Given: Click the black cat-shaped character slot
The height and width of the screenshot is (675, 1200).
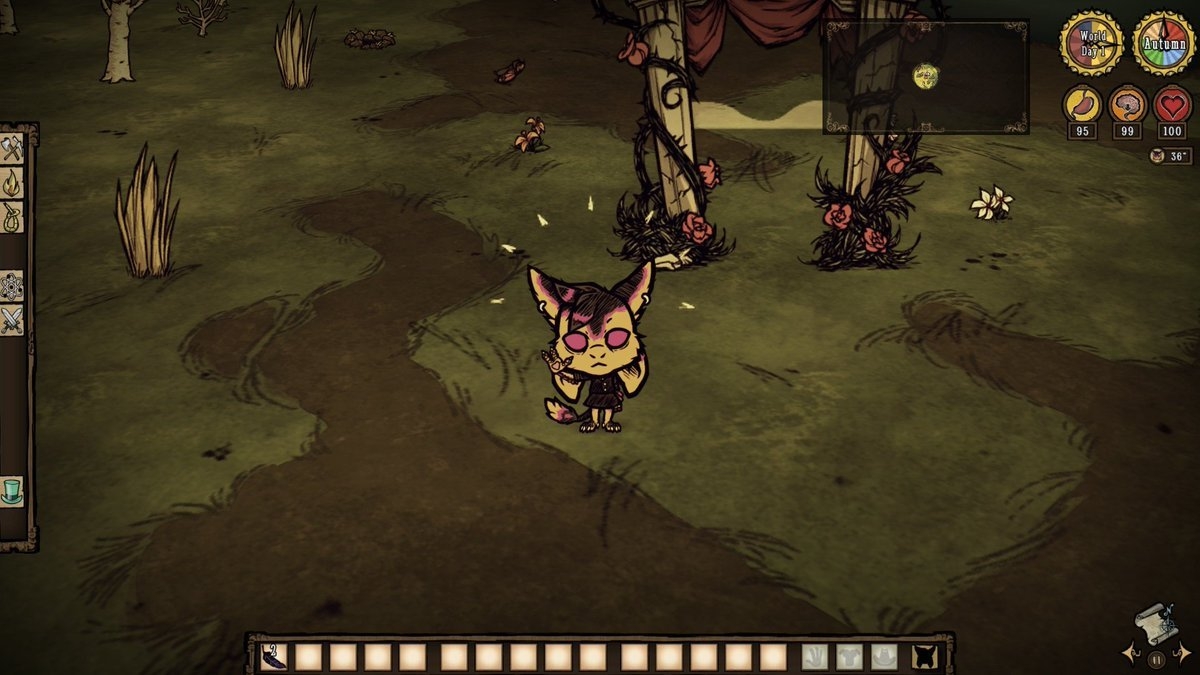Looking at the screenshot, I should point(926,657).
